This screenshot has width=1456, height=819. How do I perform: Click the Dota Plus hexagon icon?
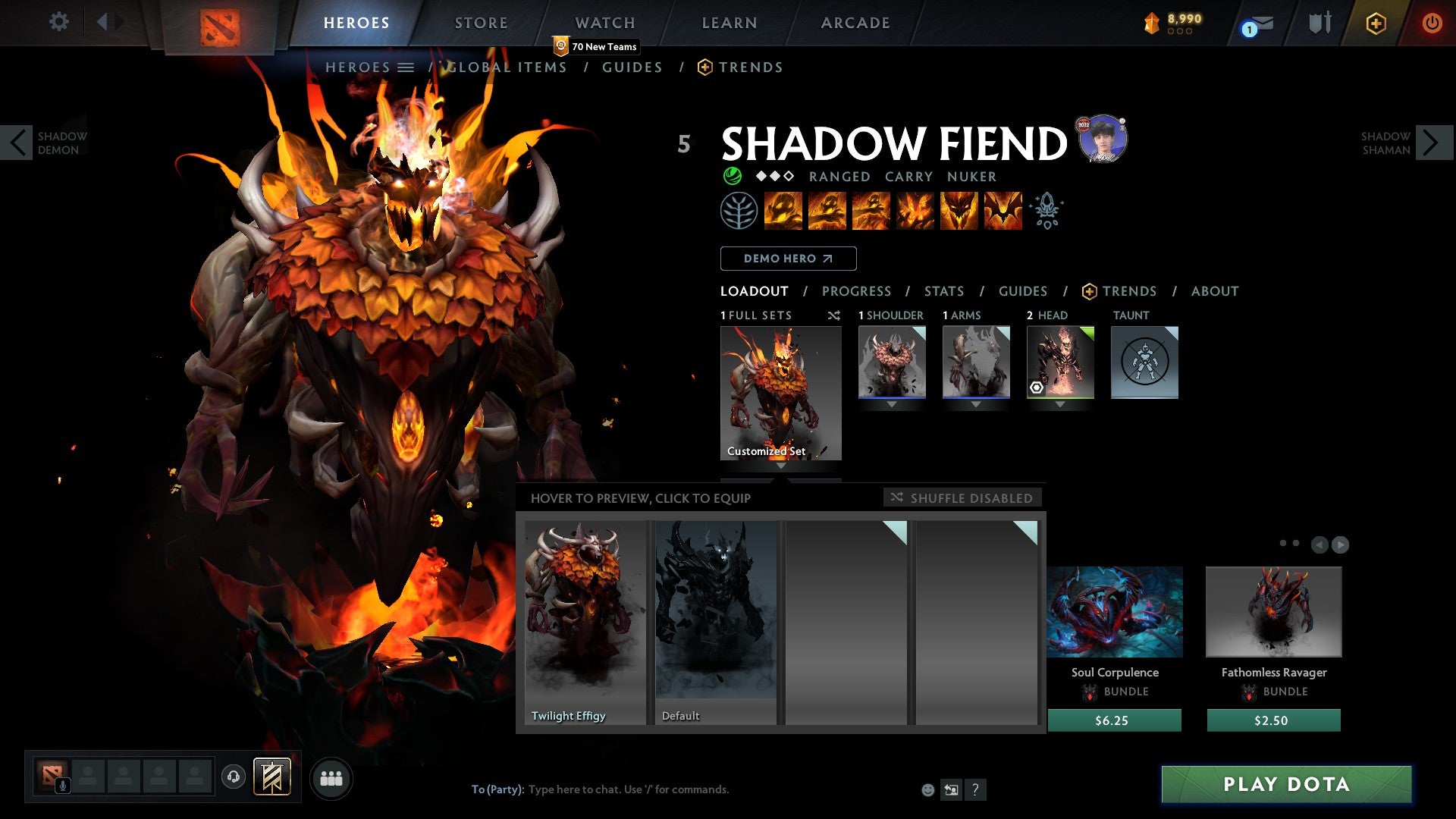tap(1376, 24)
